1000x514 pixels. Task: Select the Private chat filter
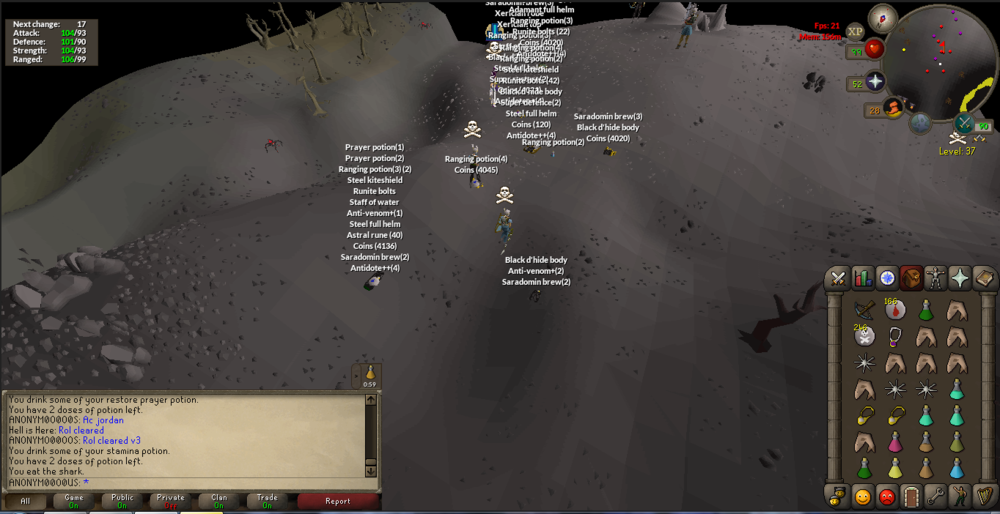[170, 501]
